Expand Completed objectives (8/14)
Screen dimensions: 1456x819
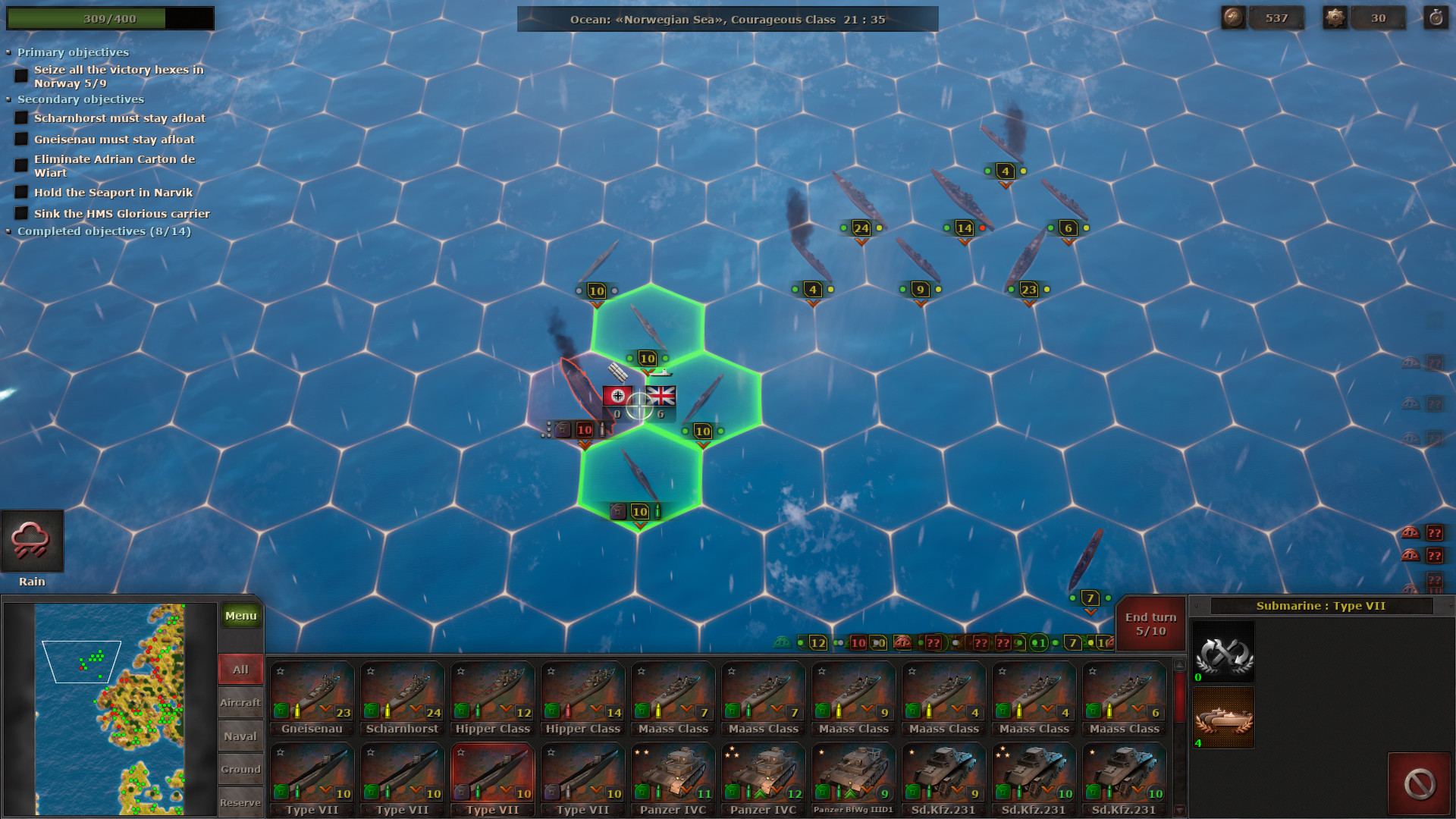click(9, 231)
